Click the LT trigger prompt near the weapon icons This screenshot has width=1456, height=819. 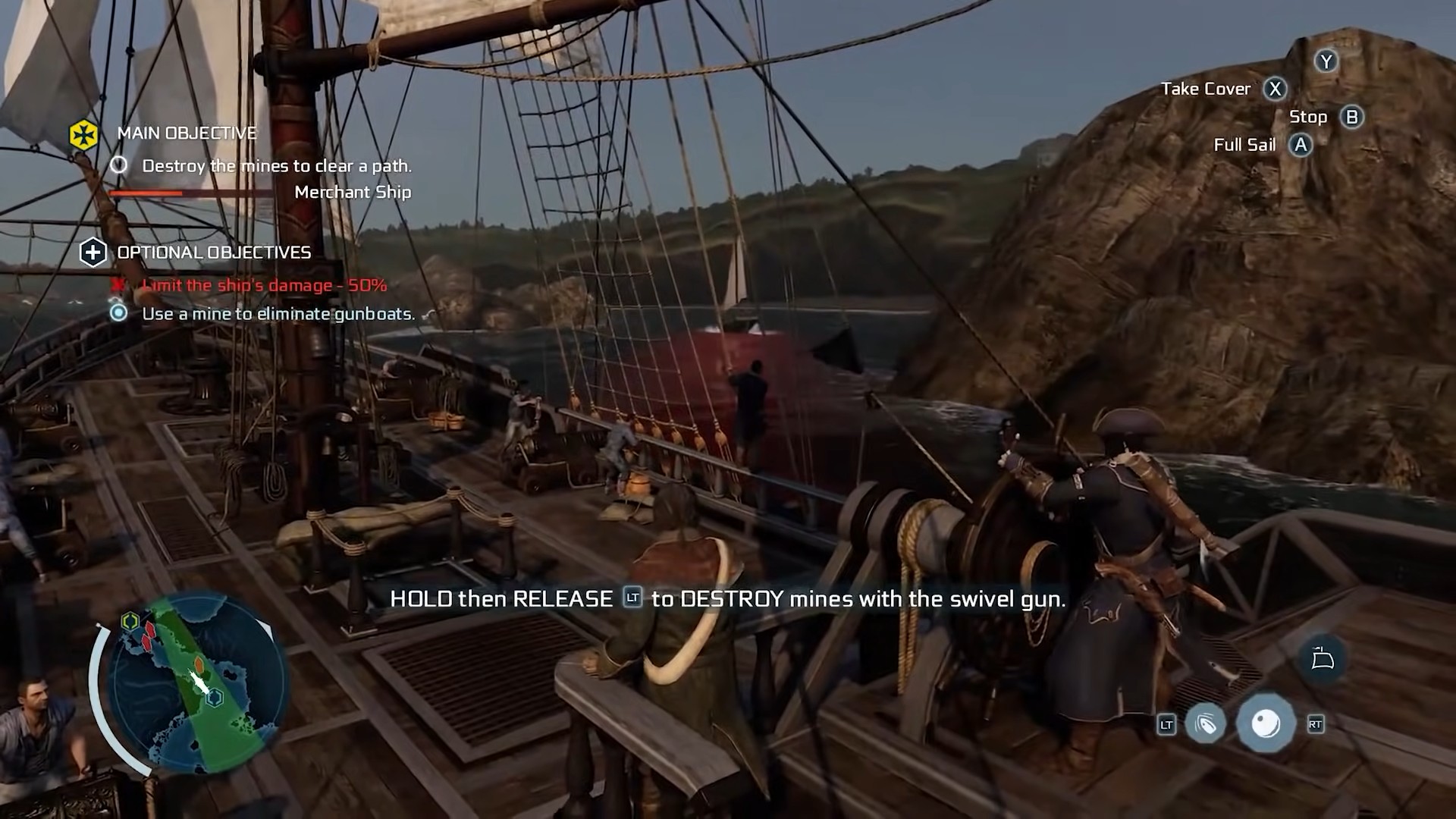[x=1166, y=725]
